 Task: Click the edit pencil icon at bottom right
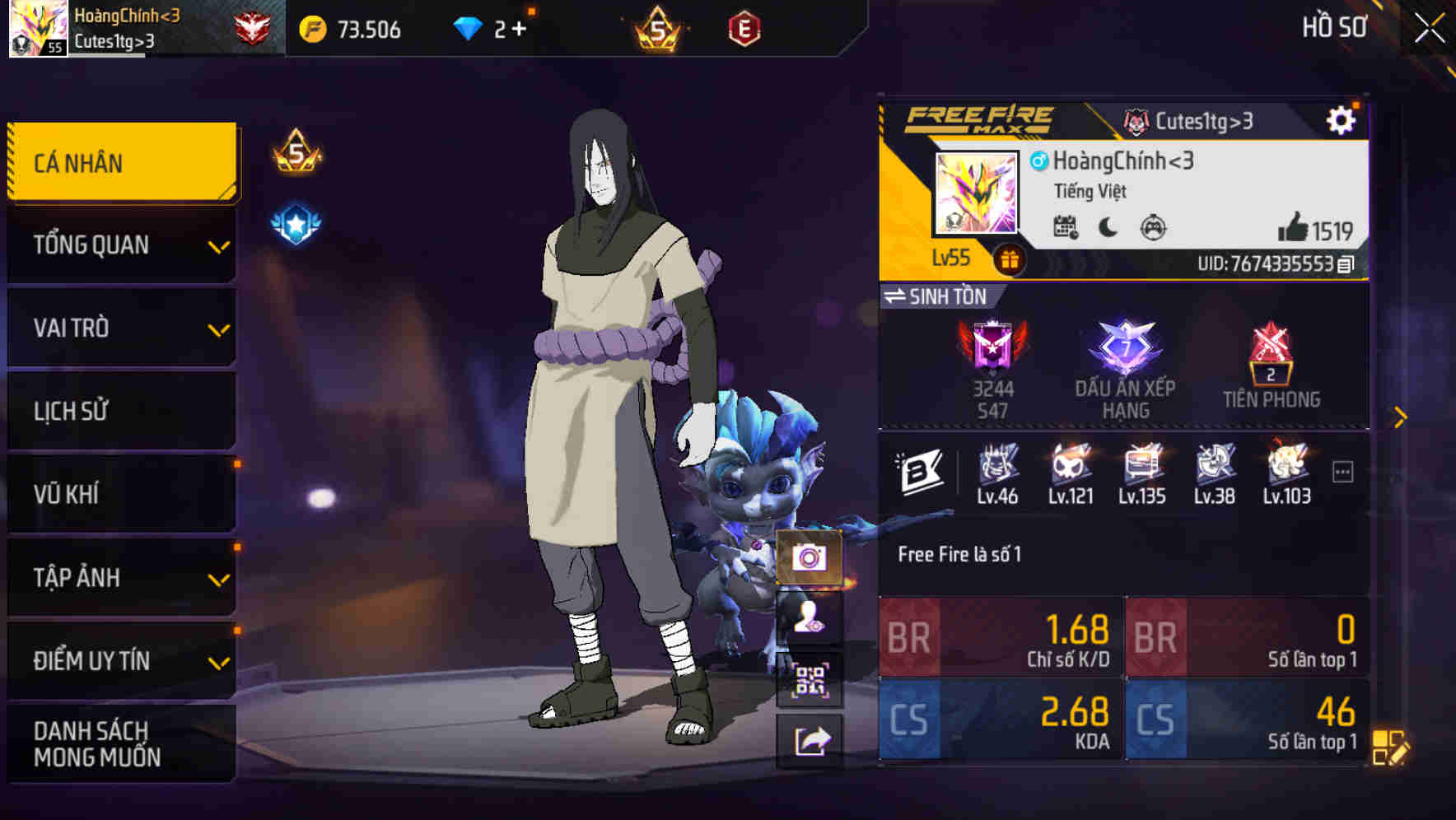point(1392,748)
